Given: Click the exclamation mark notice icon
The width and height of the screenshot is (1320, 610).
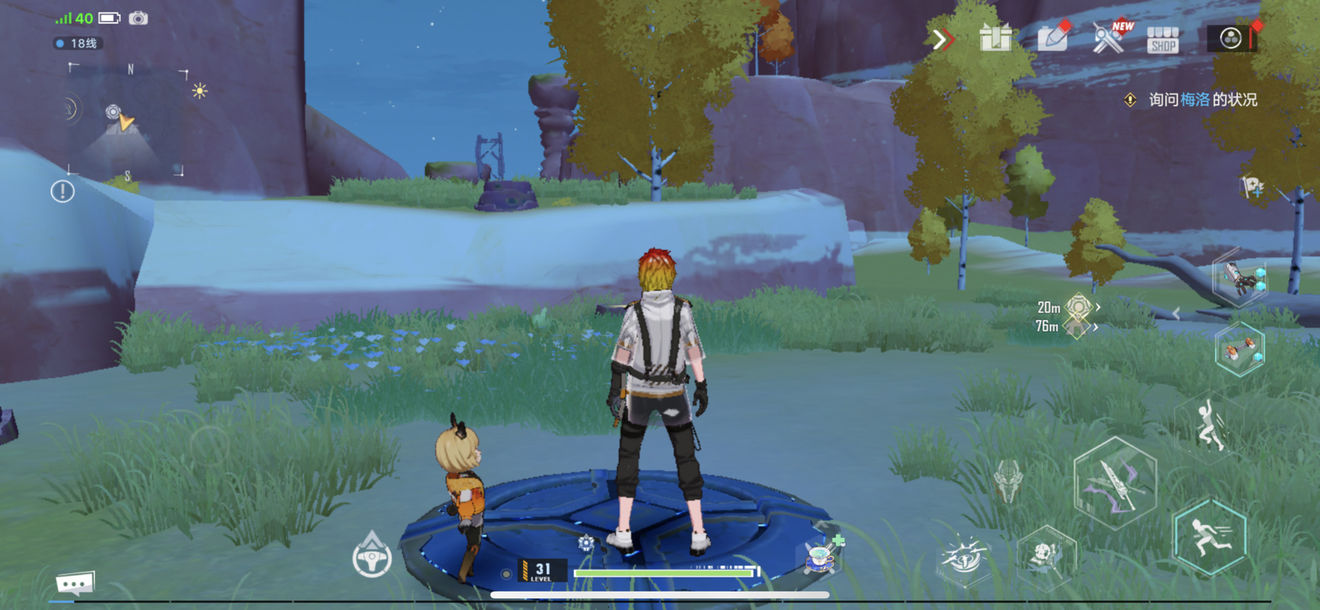Looking at the screenshot, I should point(63,191).
